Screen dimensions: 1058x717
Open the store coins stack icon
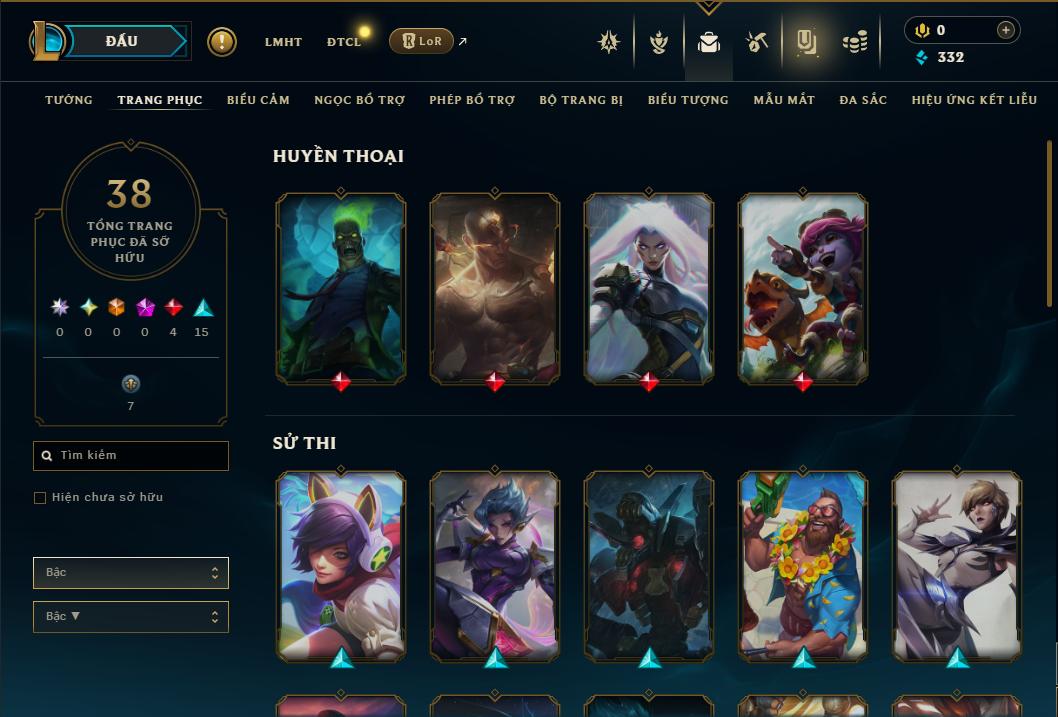(x=855, y=42)
